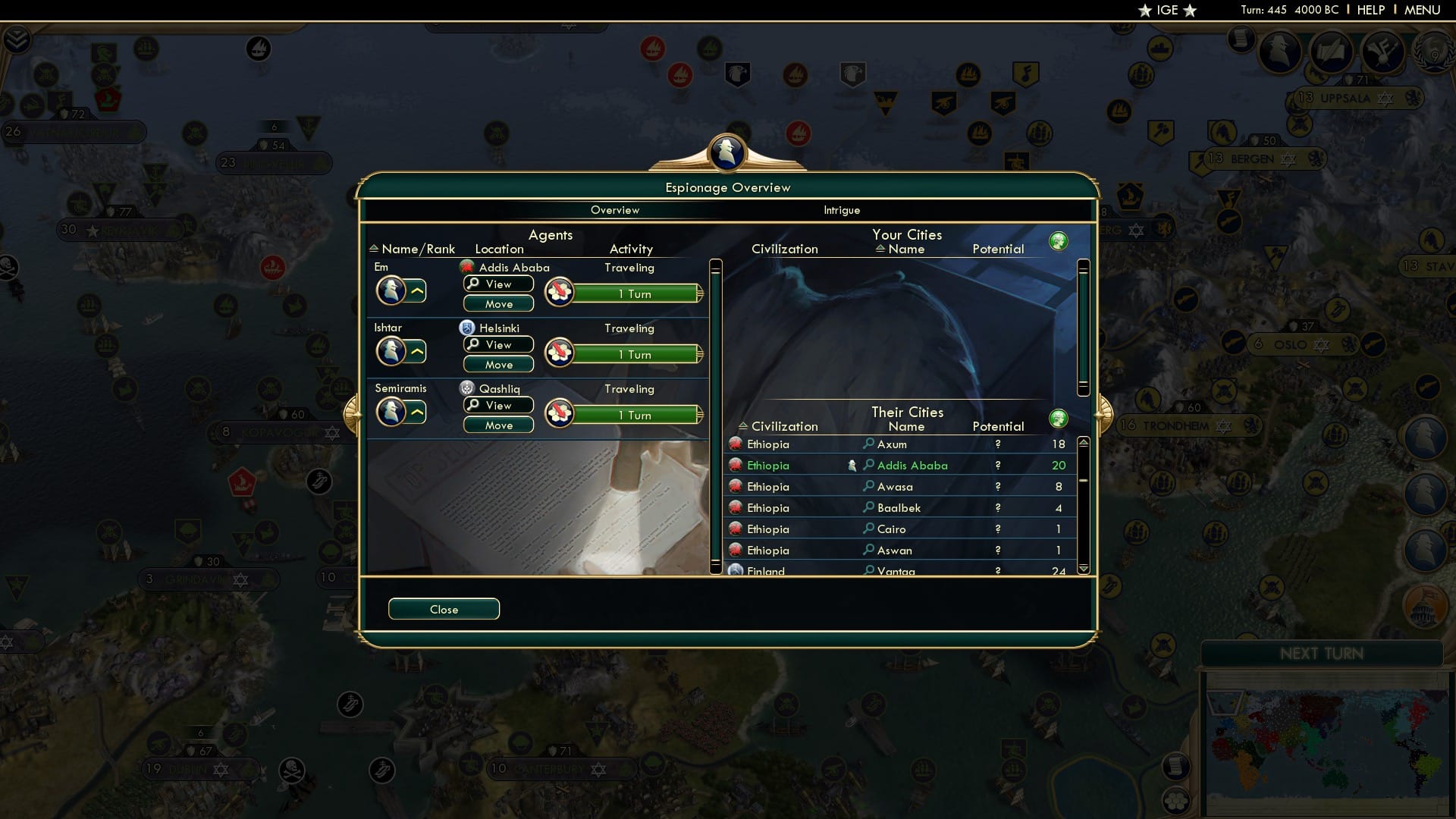Click the green globe icon near Your Cities
This screenshot has width=1456, height=819.
1059,240
